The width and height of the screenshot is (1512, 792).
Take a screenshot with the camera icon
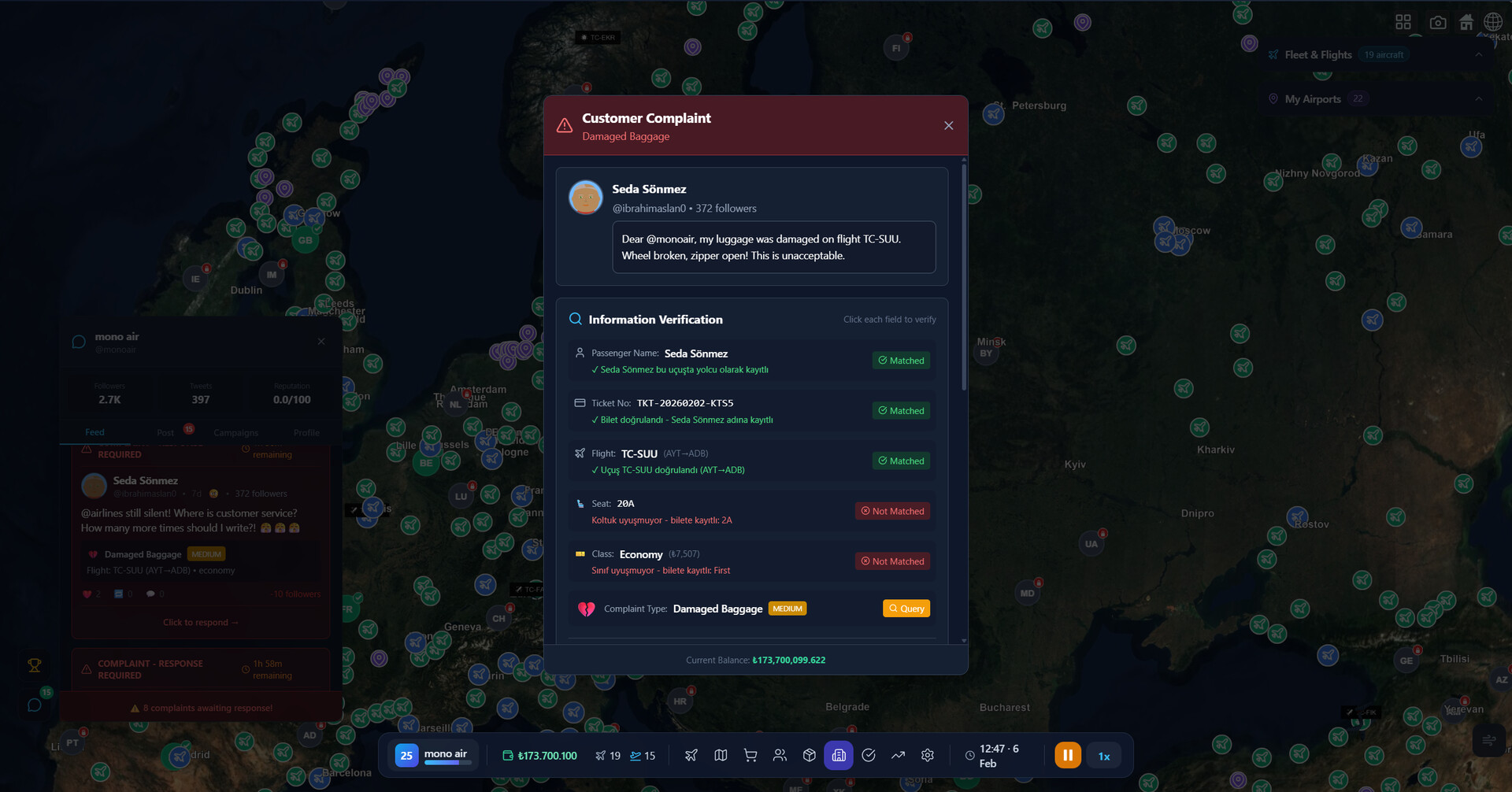pos(1438,22)
